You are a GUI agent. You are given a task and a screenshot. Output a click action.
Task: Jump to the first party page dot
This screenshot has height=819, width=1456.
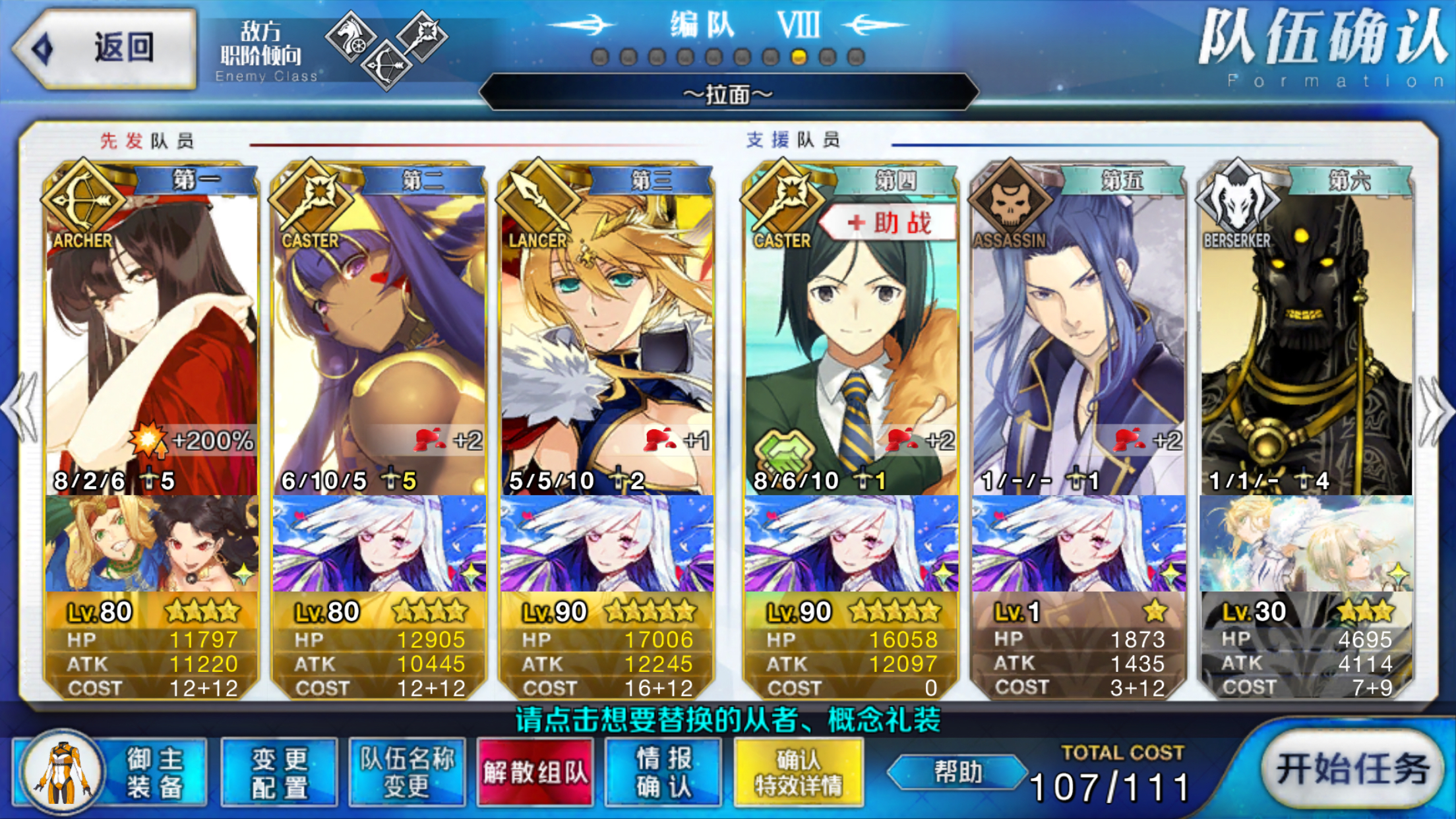(600, 58)
